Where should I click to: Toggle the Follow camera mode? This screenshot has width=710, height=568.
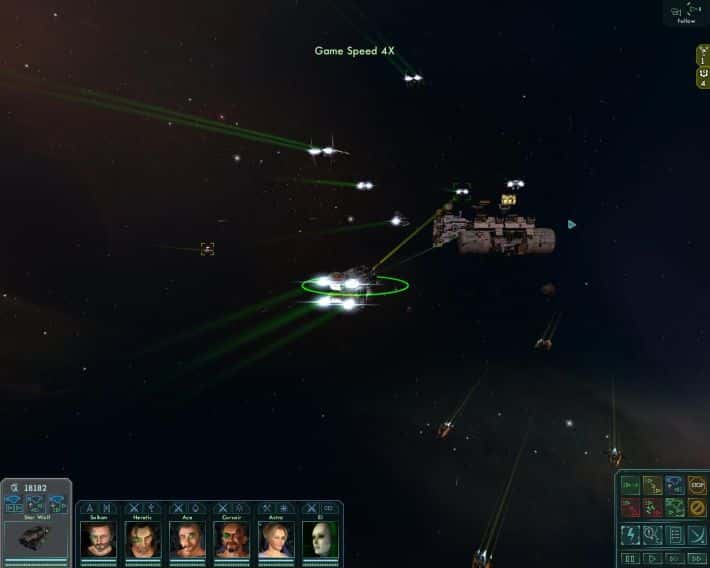tap(685, 13)
